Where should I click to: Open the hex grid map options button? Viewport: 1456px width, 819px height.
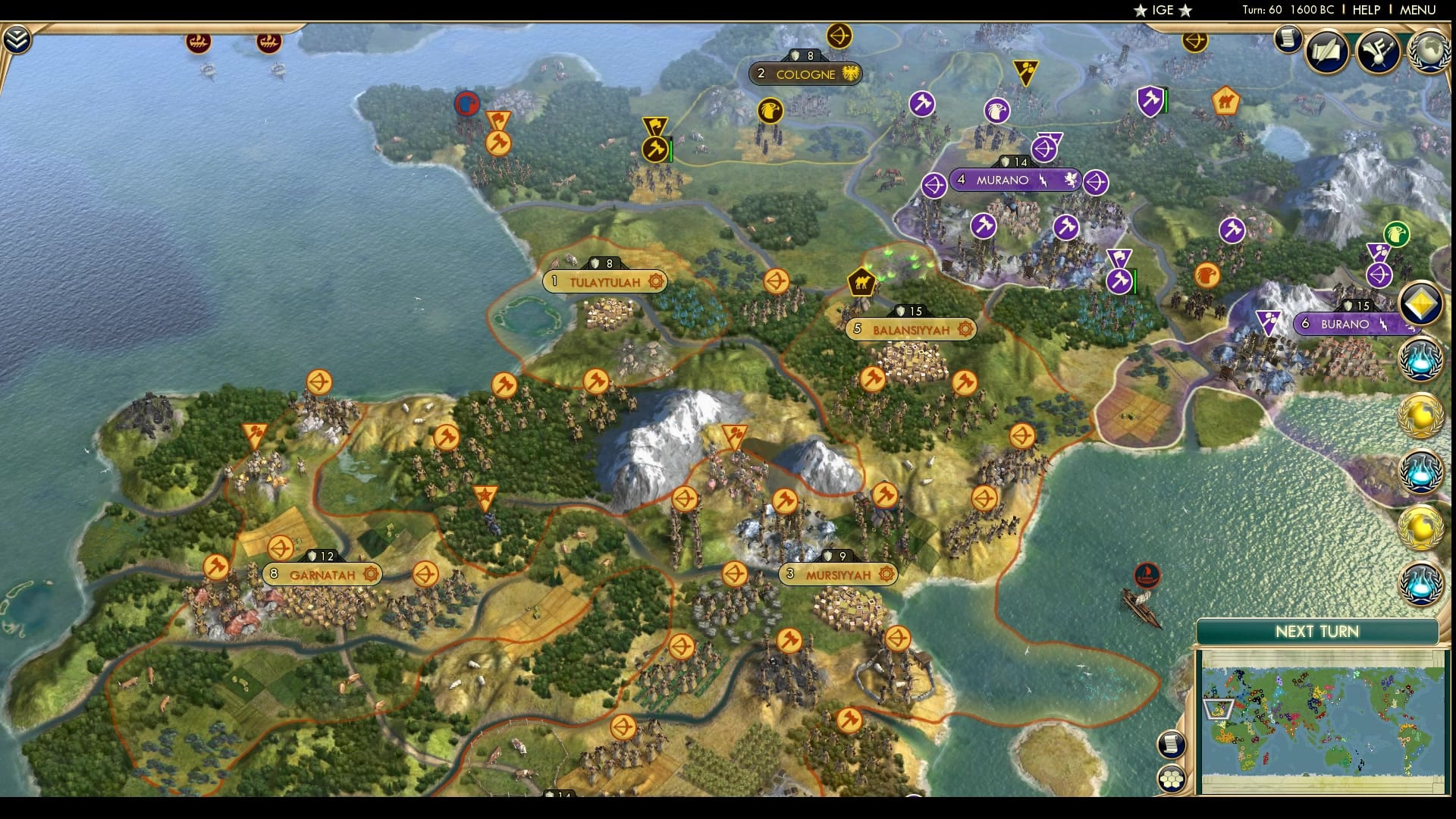[x=1172, y=779]
